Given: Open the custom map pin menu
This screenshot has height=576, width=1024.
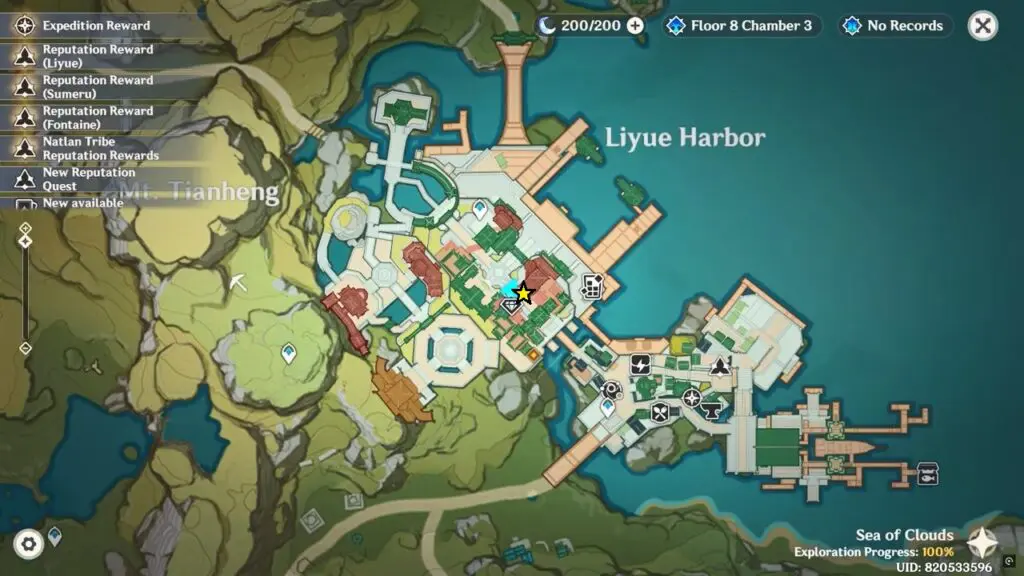Looking at the screenshot, I should [55, 537].
